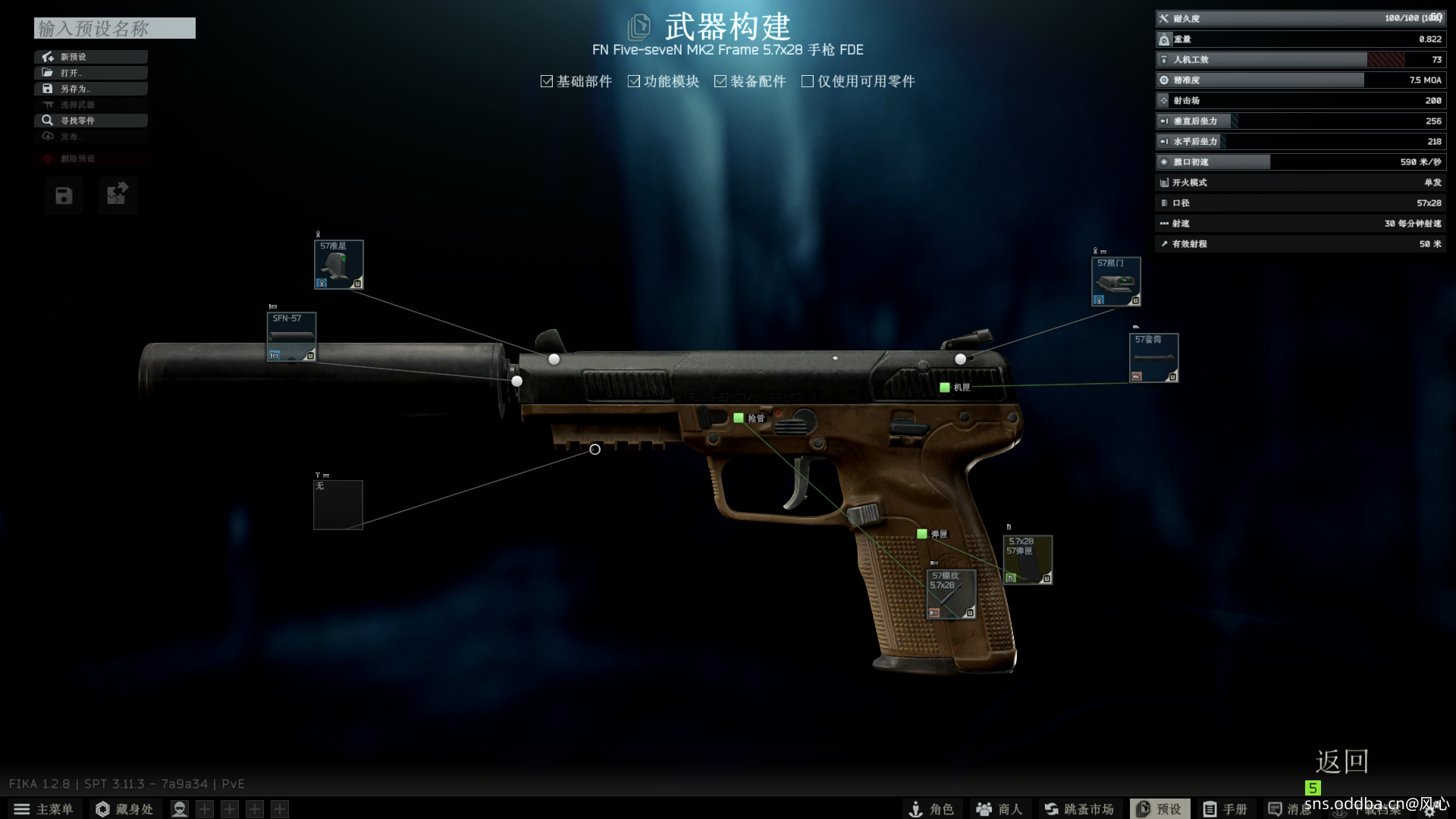Toggle the 功能模块 checkbox
The height and width of the screenshot is (819, 1456).
[x=634, y=81]
